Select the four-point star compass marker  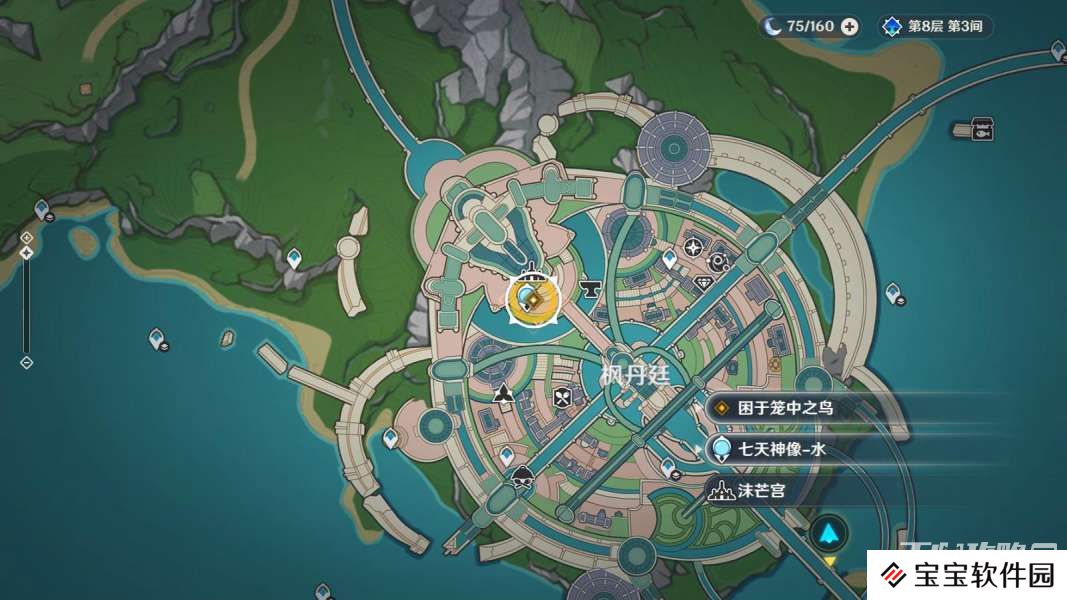click(x=693, y=247)
